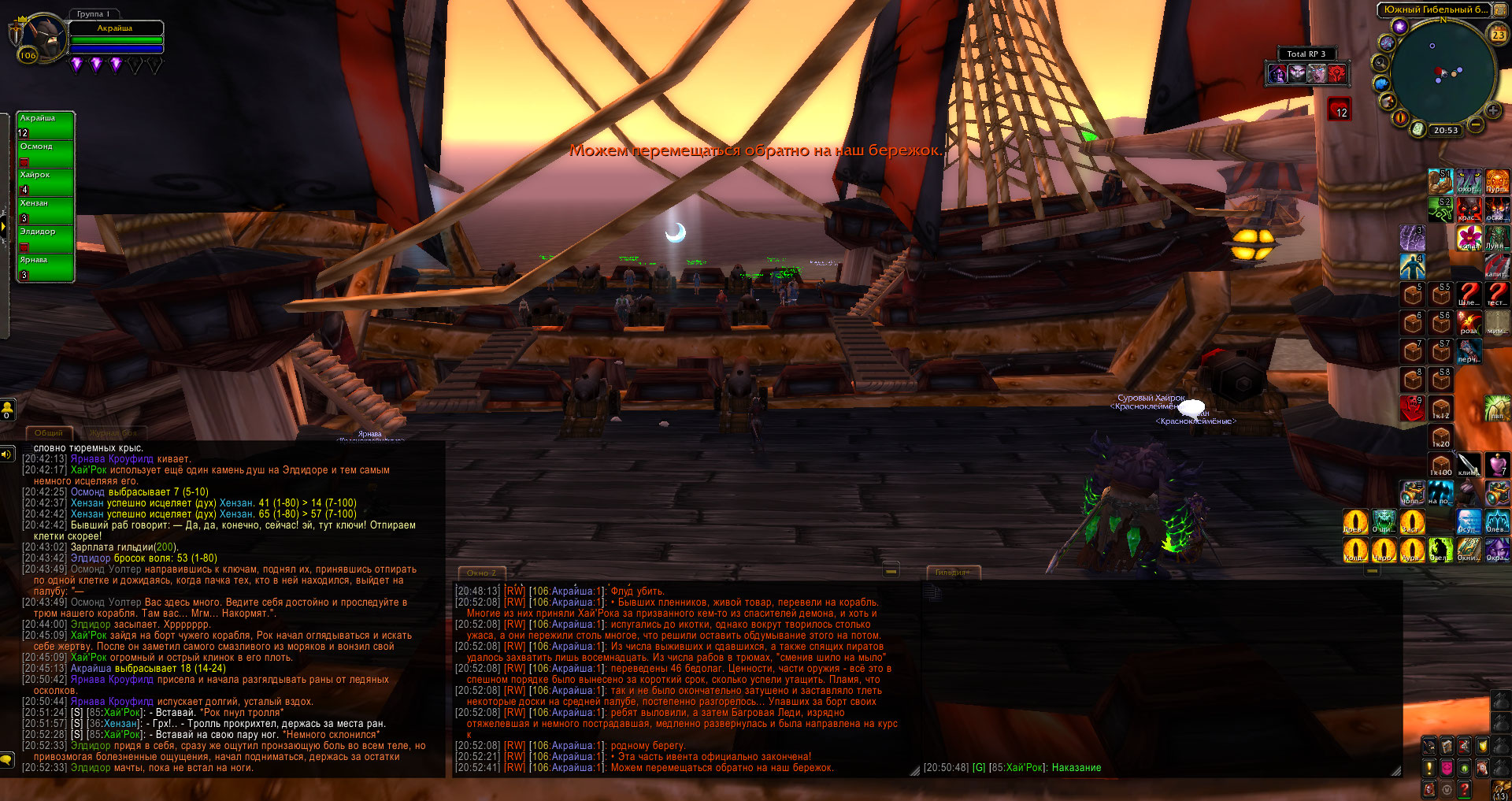Switch to the Окно 2 chat tab
This screenshot has width=1512, height=801.
coord(481,573)
